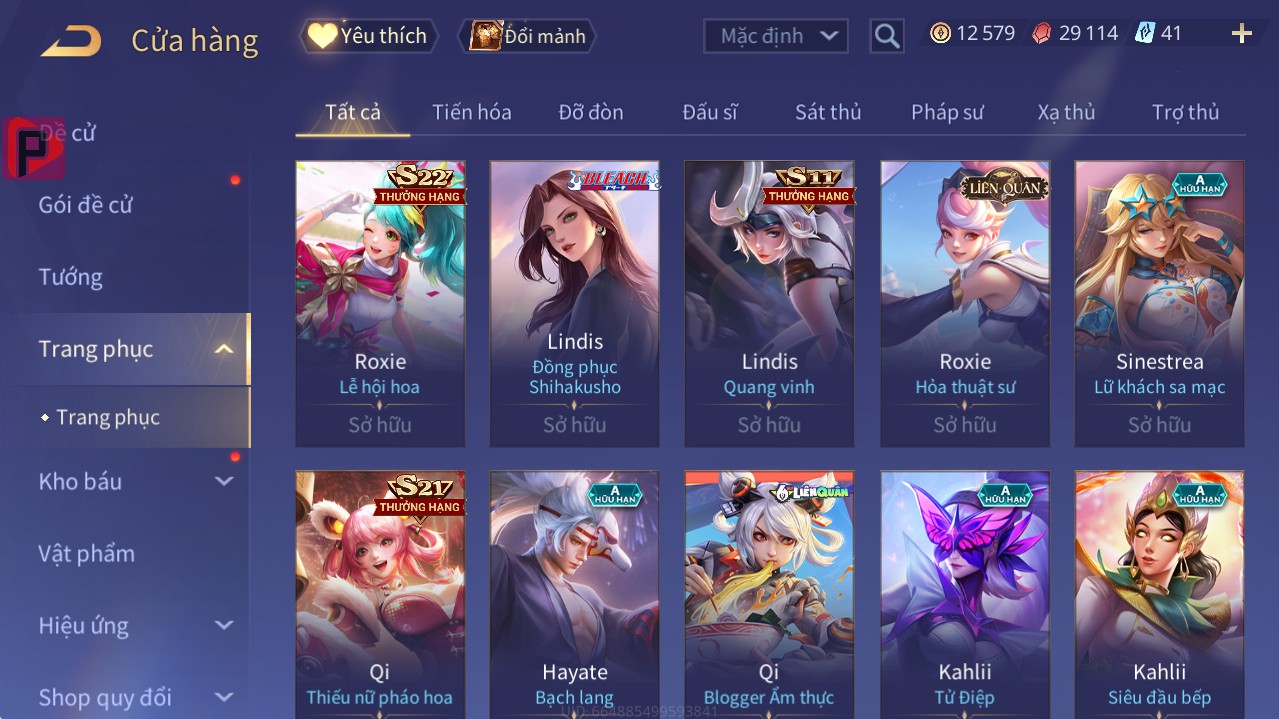
Task: Switch to the Tiến hóa tab
Action: (471, 112)
